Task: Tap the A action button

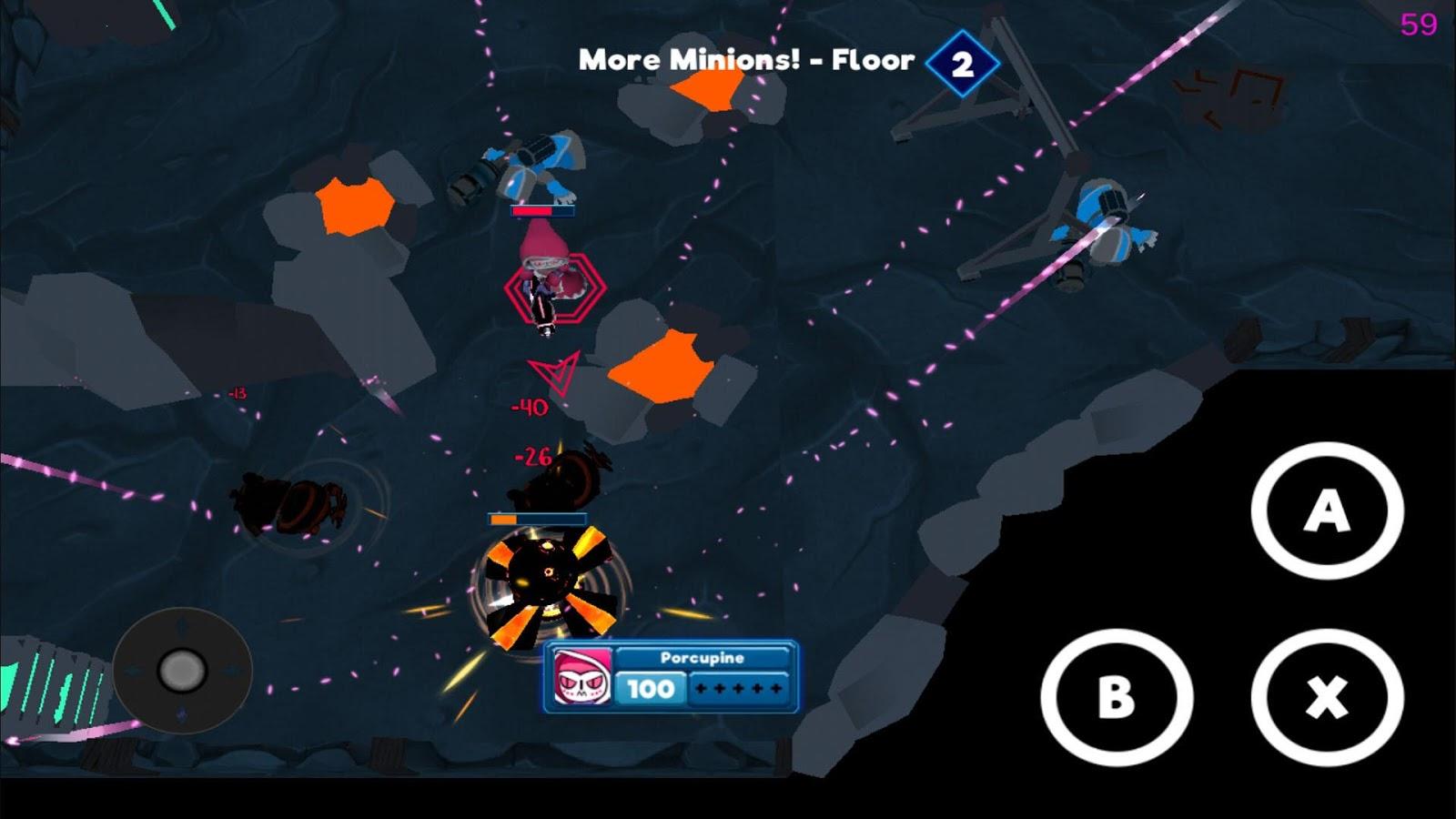Action: 1327,511
